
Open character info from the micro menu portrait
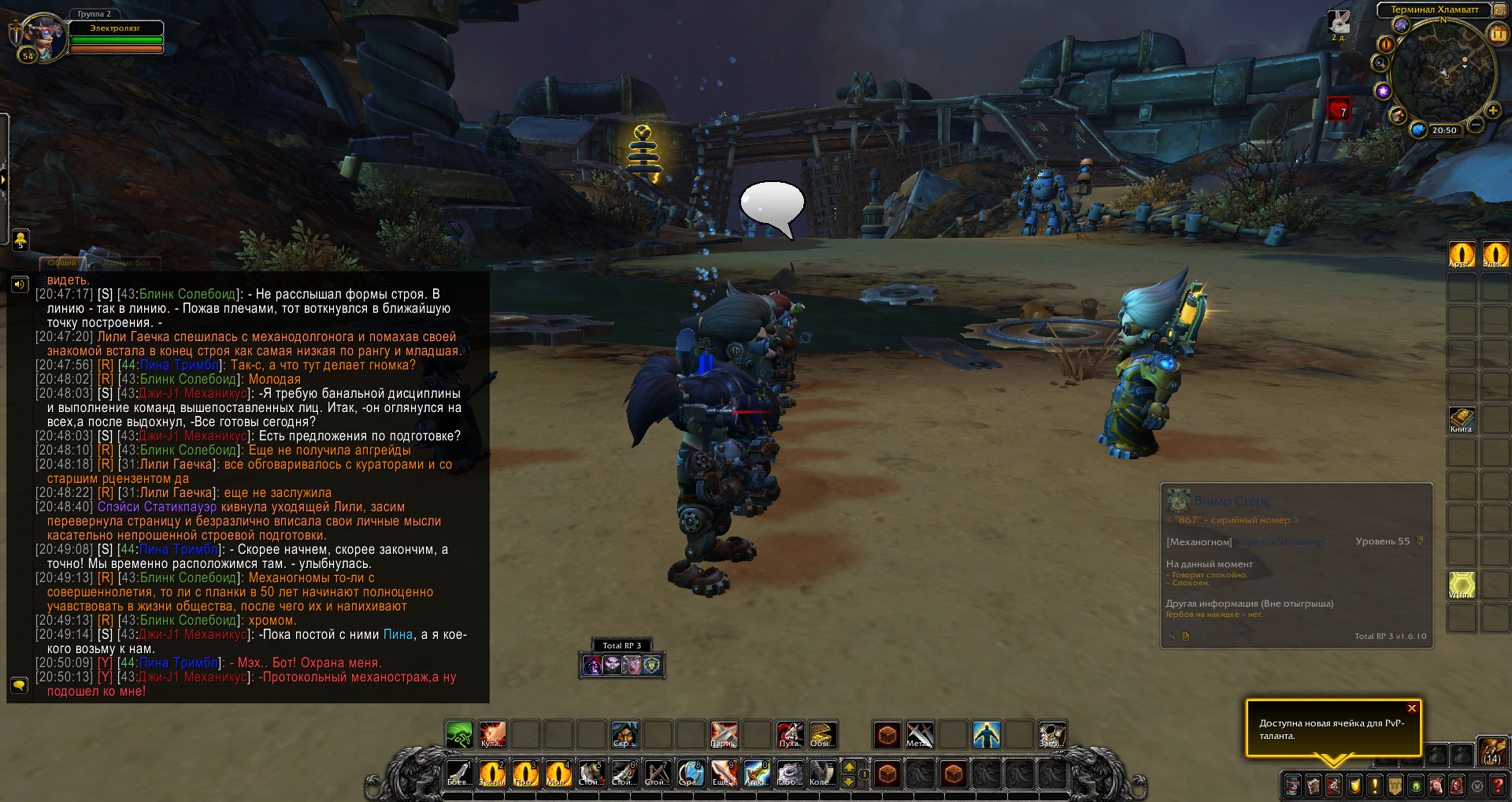pyautogui.click(x=1293, y=785)
